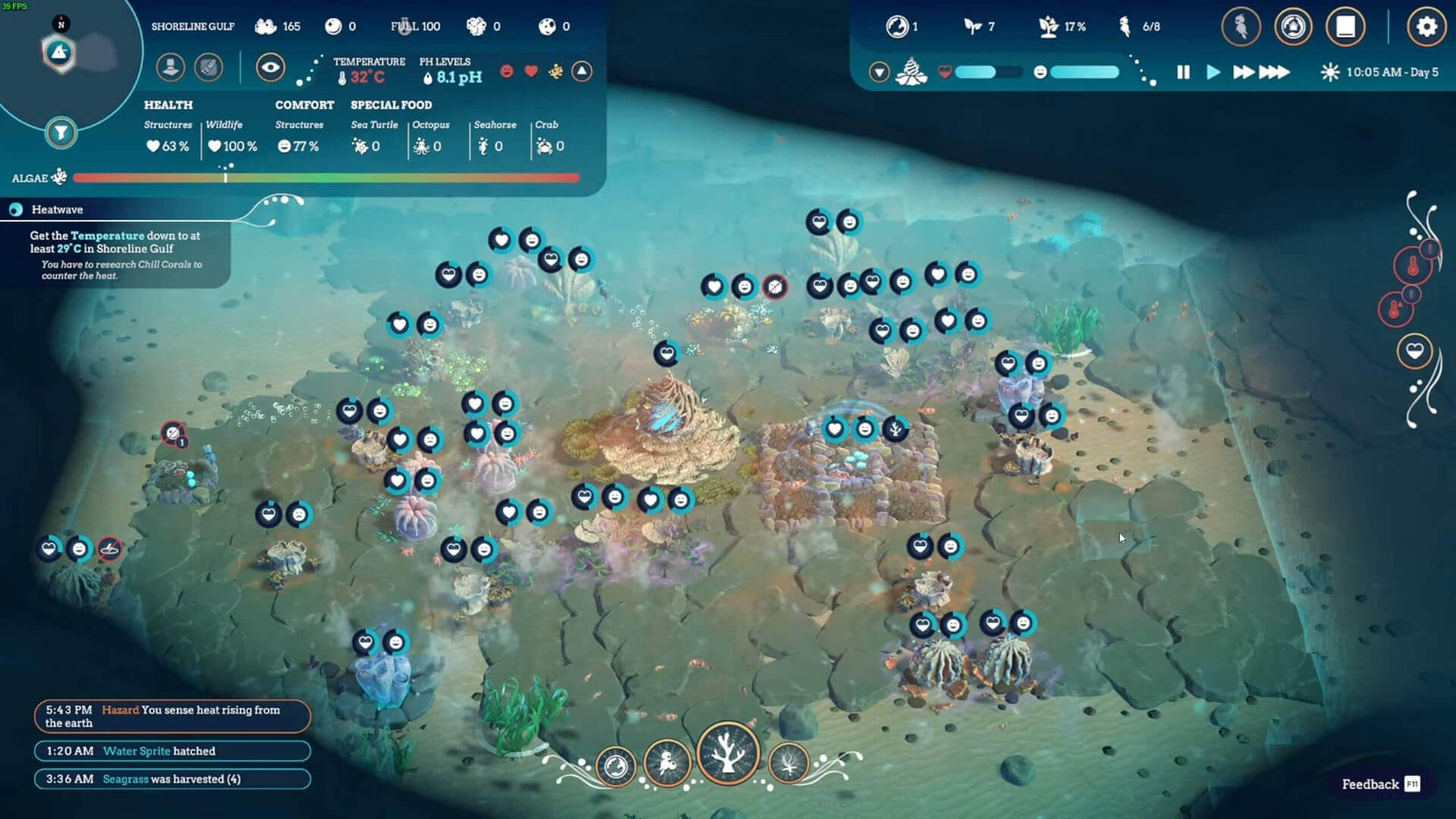This screenshot has height=819, width=1456.
Task: Open the Heatwave objective tracker
Action: tap(58, 209)
